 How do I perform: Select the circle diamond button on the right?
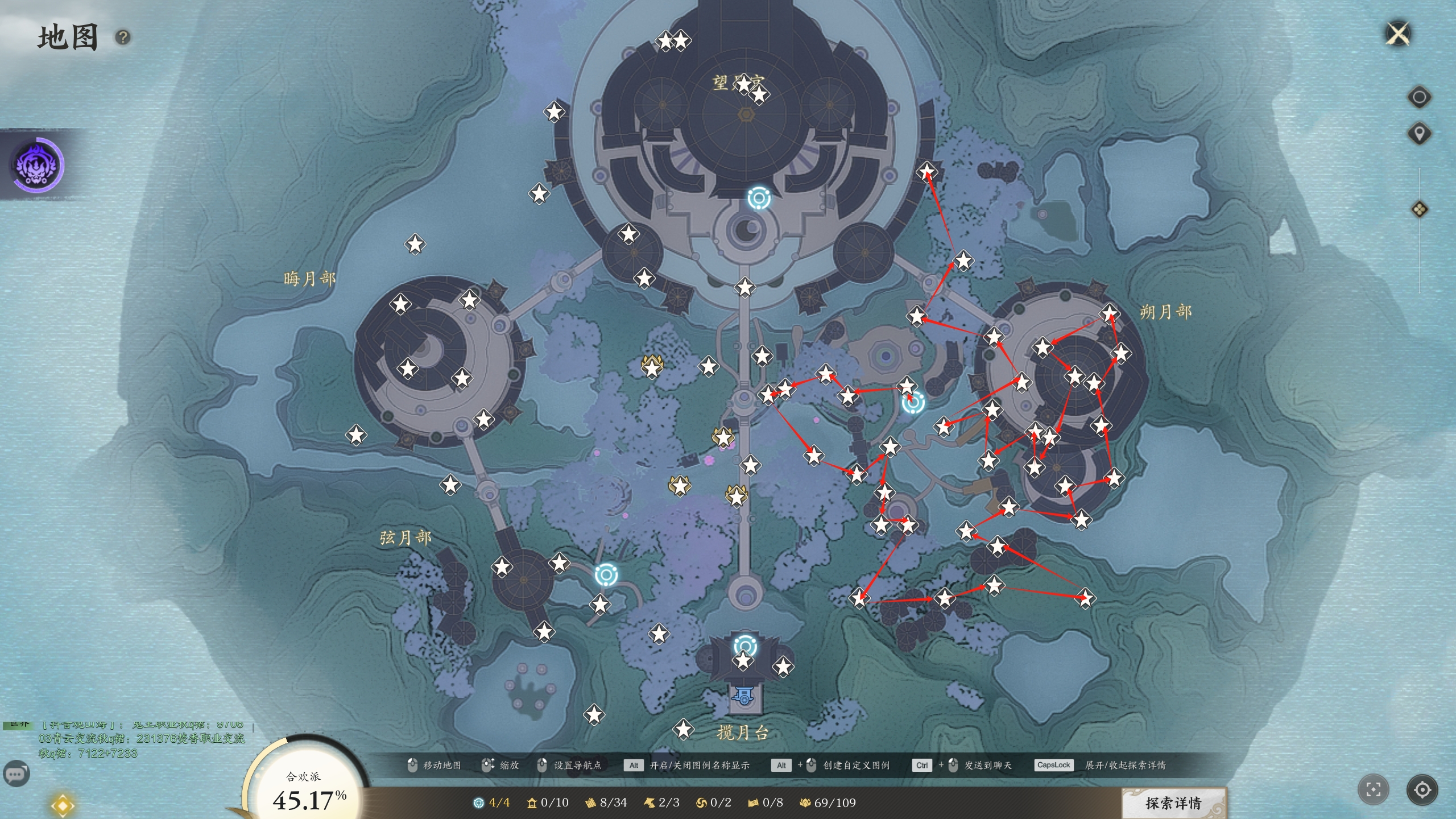pyautogui.click(x=1419, y=97)
